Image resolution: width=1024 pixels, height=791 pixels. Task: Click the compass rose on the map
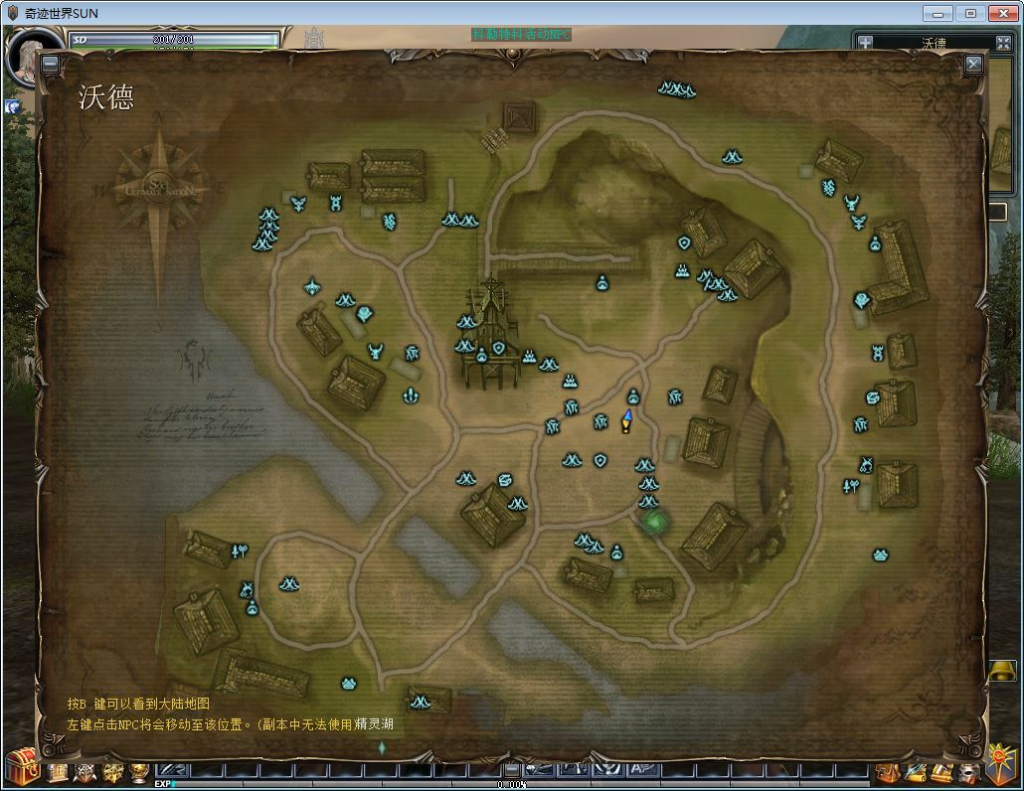160,188
